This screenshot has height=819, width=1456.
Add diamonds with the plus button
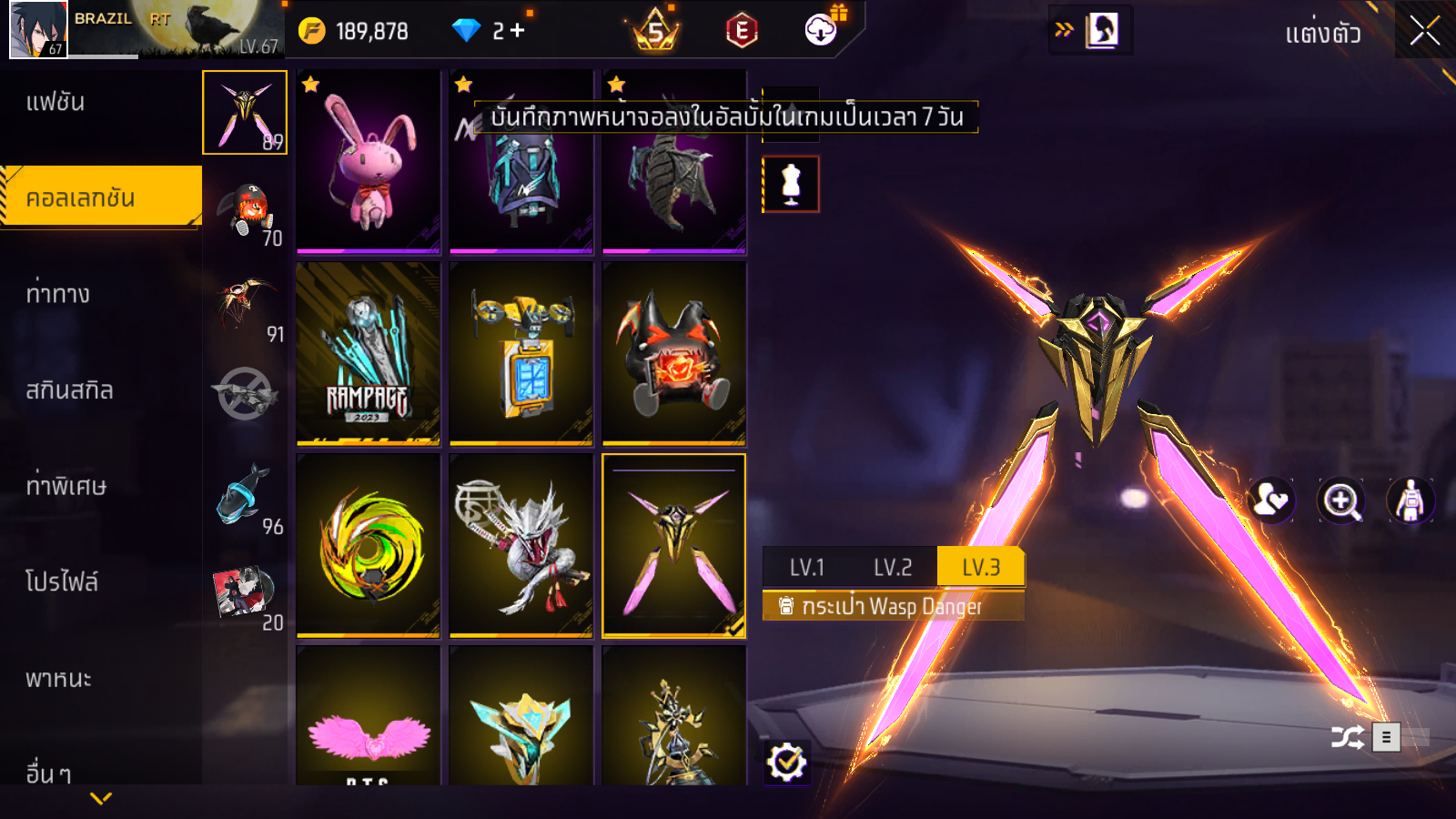(x=518, y=31)
